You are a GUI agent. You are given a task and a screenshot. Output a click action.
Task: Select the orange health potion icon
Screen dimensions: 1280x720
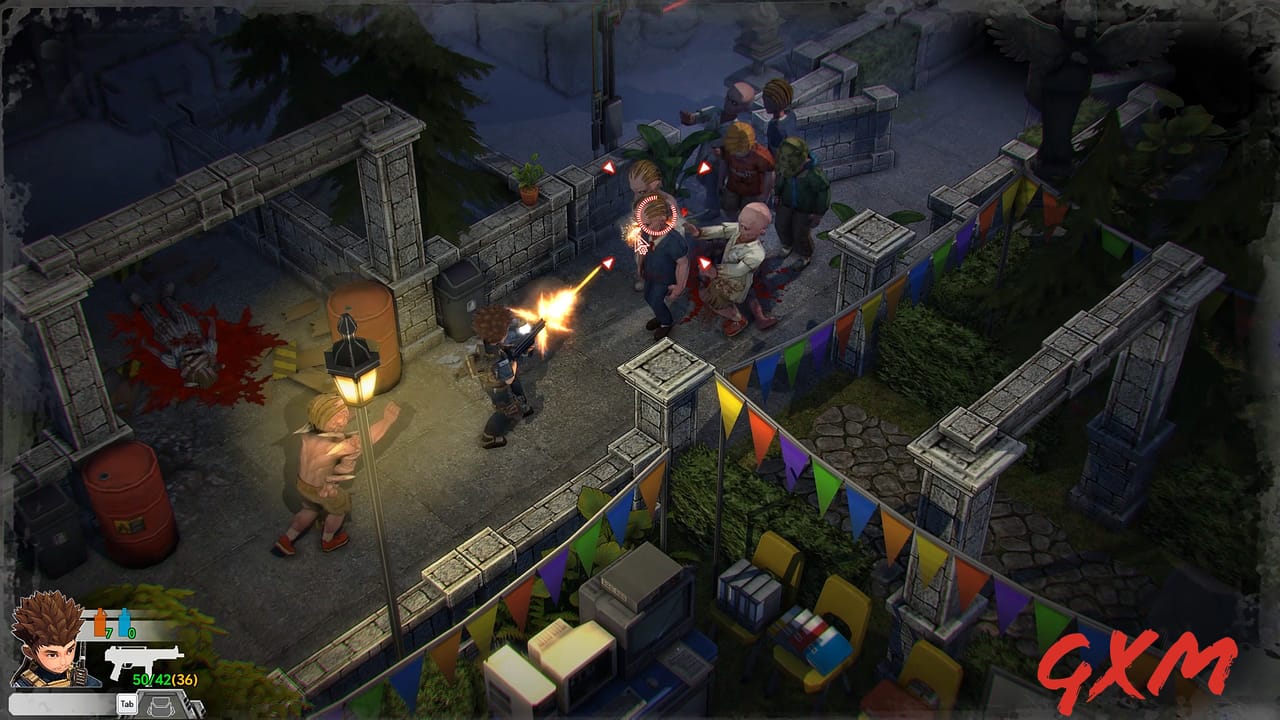99,621
